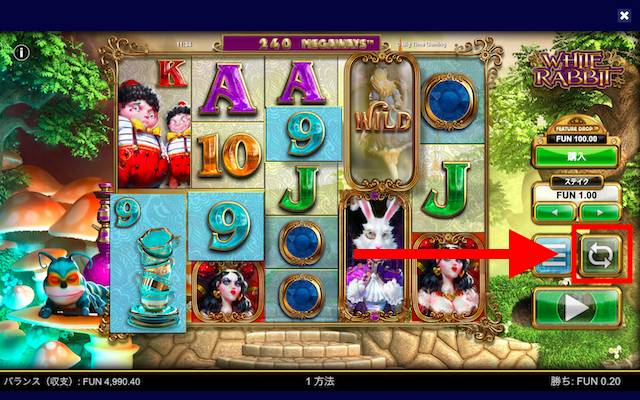Open the info icon in the corner
The image size is (640, 400).
(x=21, y=50)
